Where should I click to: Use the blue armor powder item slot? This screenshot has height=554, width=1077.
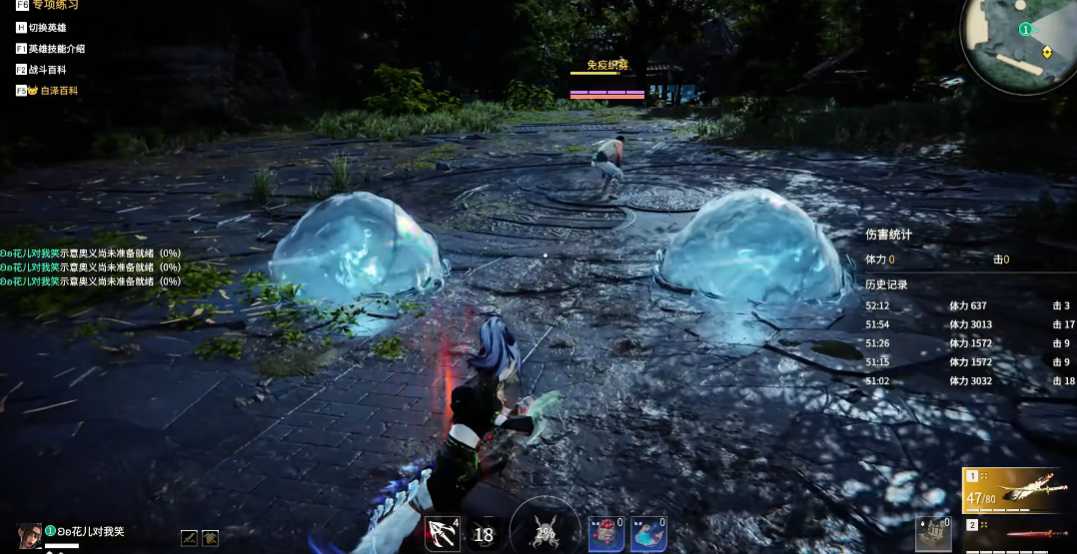tap(648, 534)
